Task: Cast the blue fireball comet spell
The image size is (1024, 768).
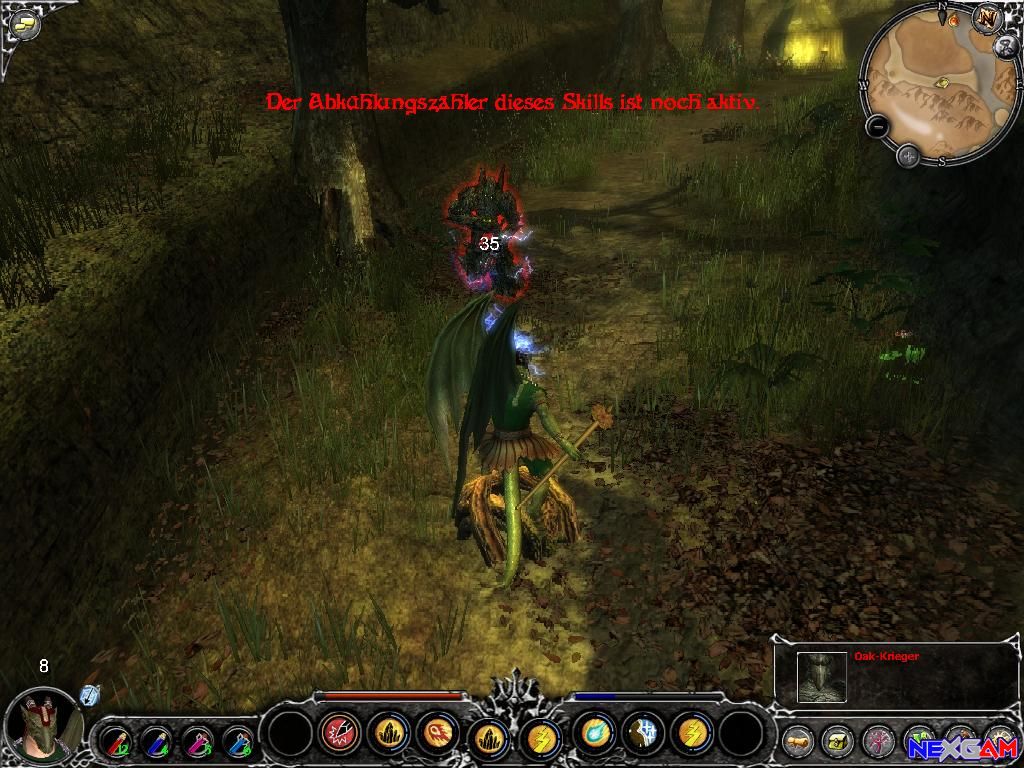Action: pyautogui.click(x=595, y=734)
